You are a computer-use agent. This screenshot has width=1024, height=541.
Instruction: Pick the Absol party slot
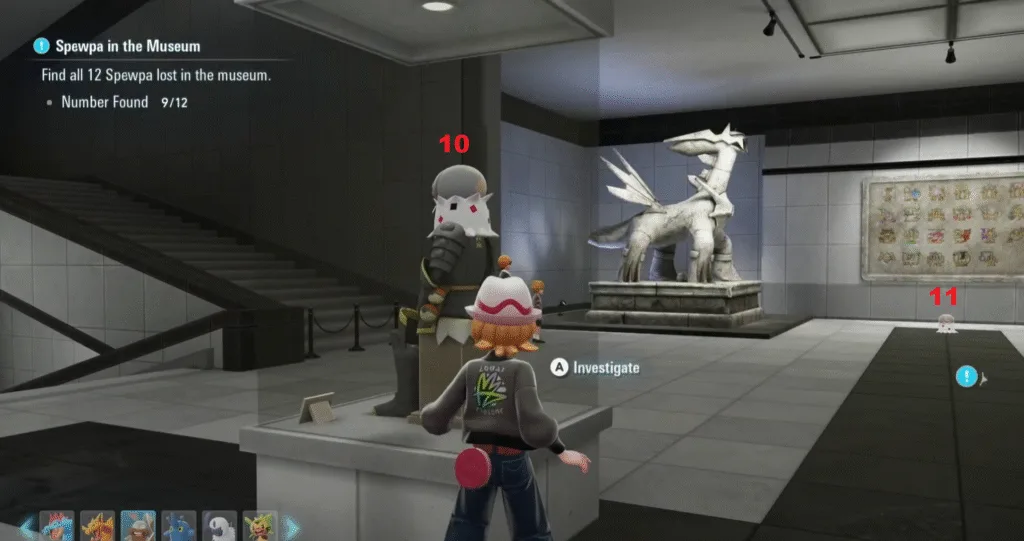220,527
